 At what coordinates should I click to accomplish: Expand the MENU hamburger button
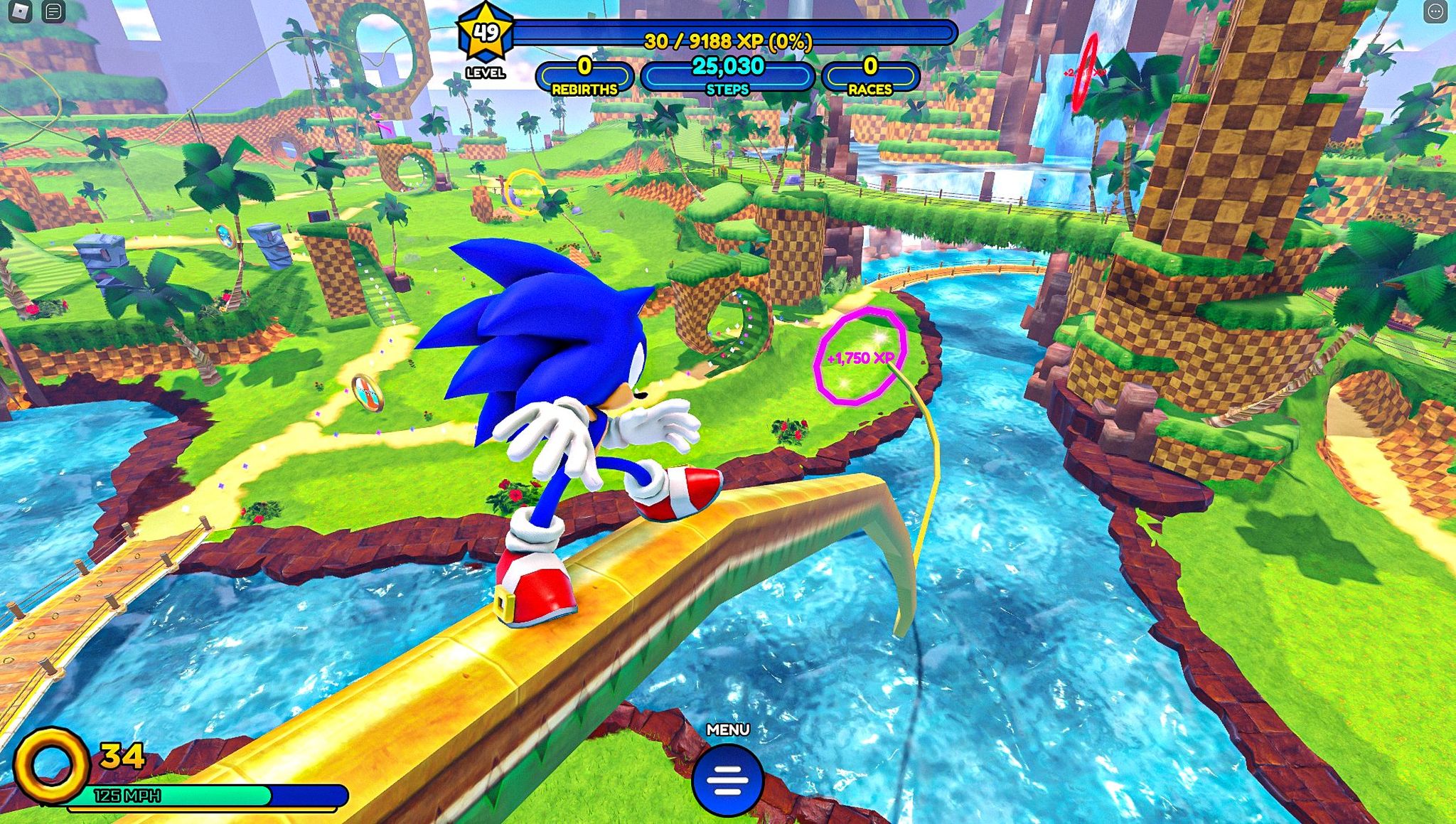click(x=727, y=780)
